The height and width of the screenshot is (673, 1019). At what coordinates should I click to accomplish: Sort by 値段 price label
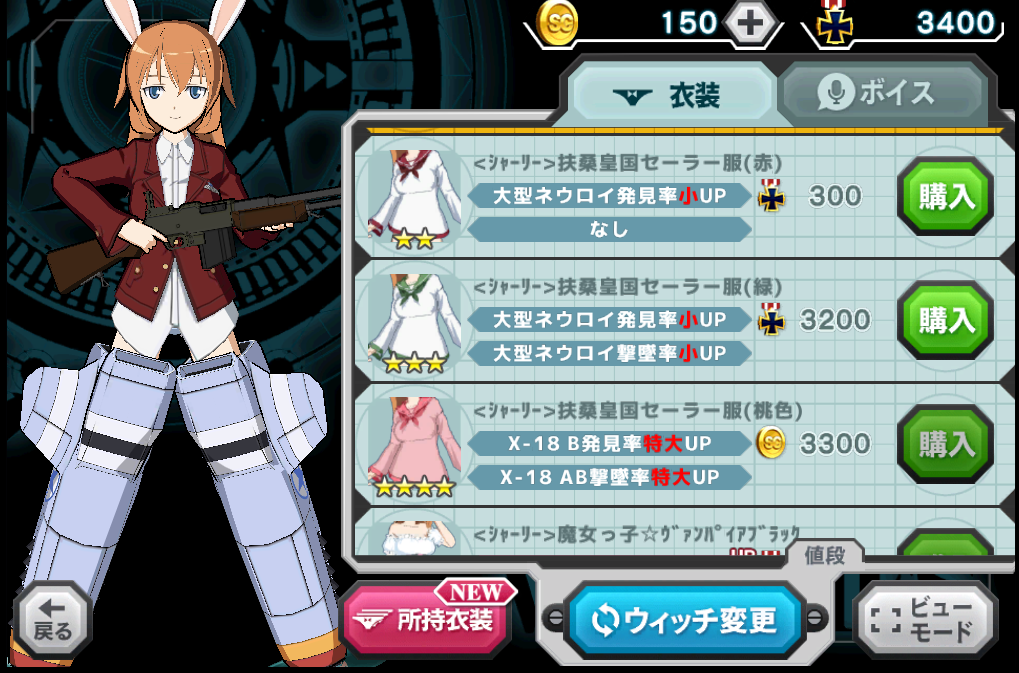[x=825, y=556]
